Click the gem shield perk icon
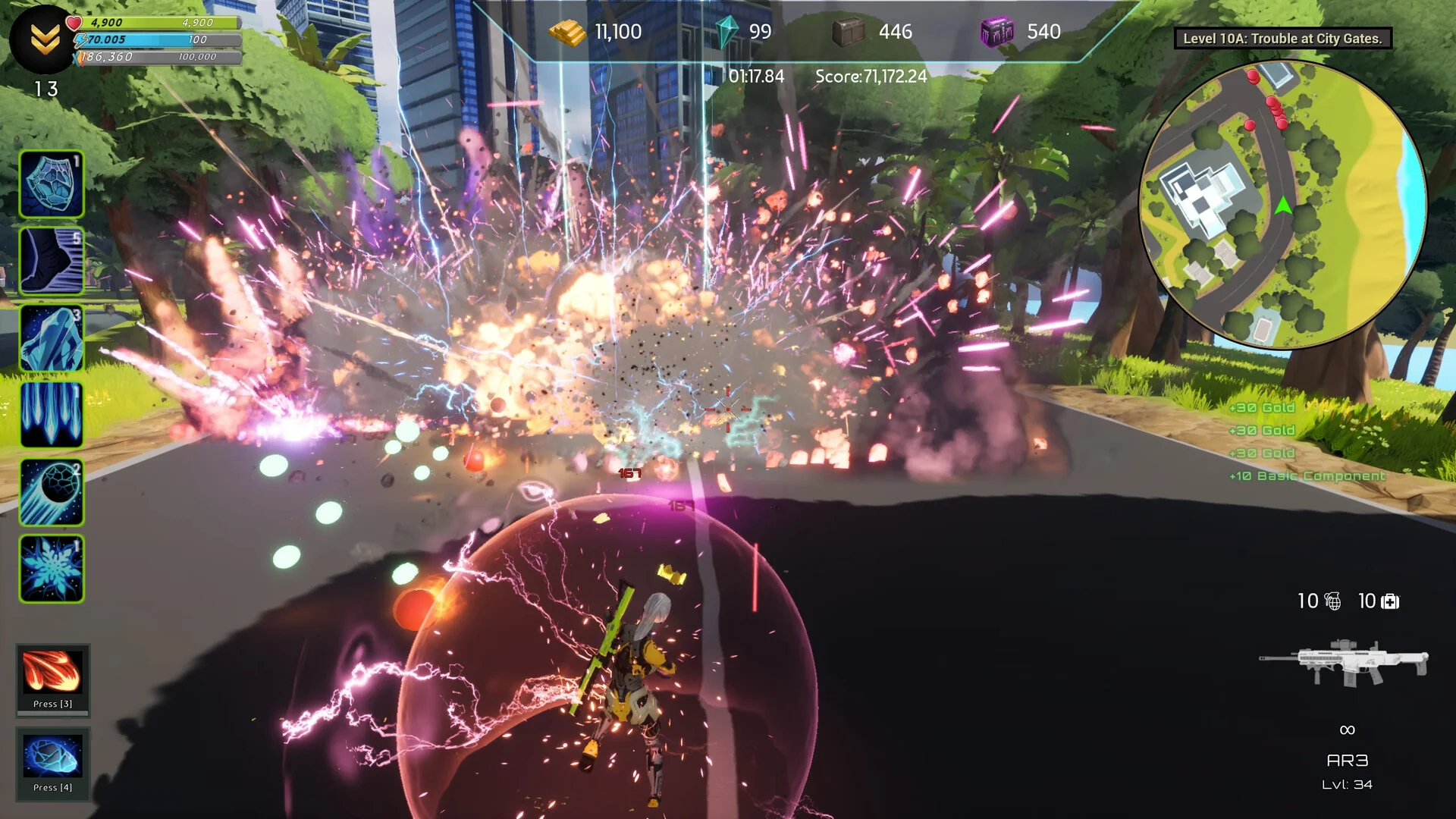Viewport: 1456px width, 819px height. coord(52,184)
